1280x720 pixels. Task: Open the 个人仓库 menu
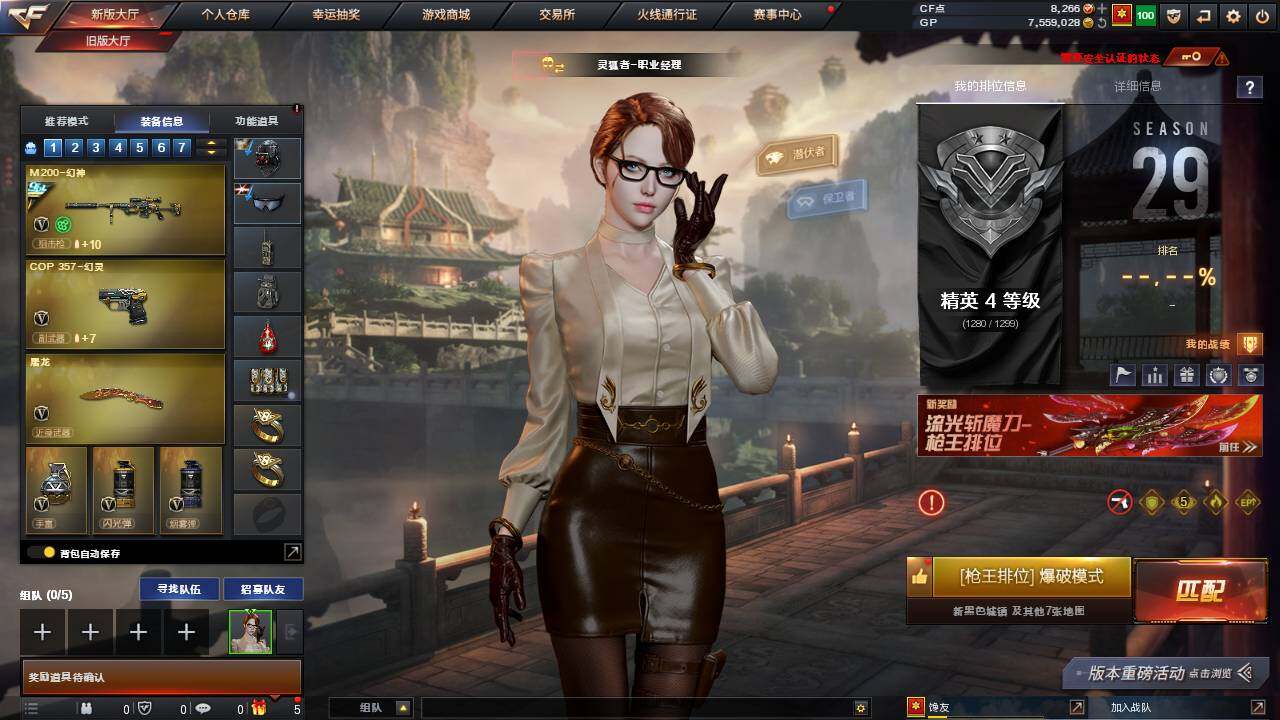225,15
